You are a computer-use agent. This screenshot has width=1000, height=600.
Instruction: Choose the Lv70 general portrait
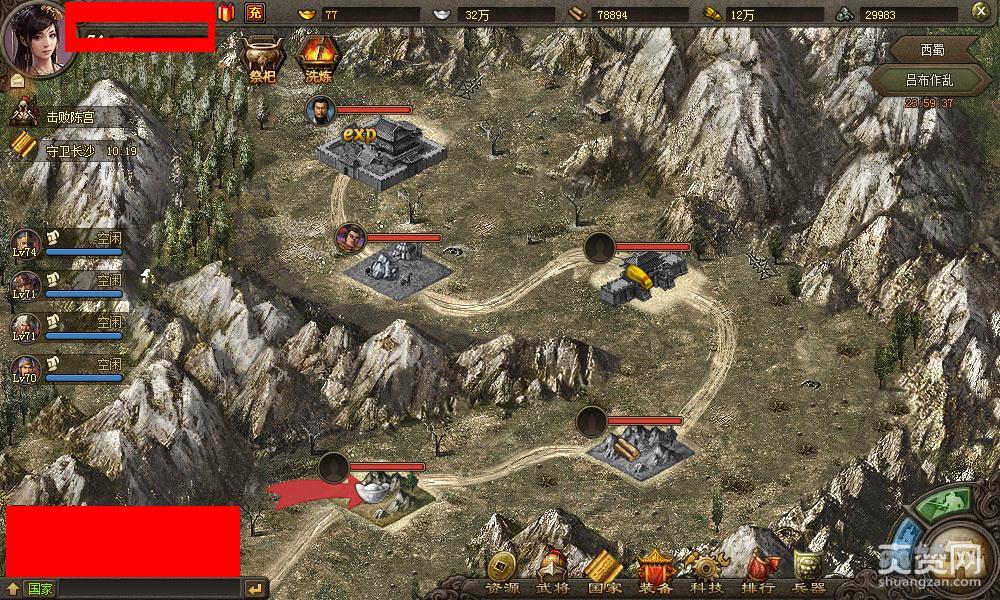tap(26, 371)
